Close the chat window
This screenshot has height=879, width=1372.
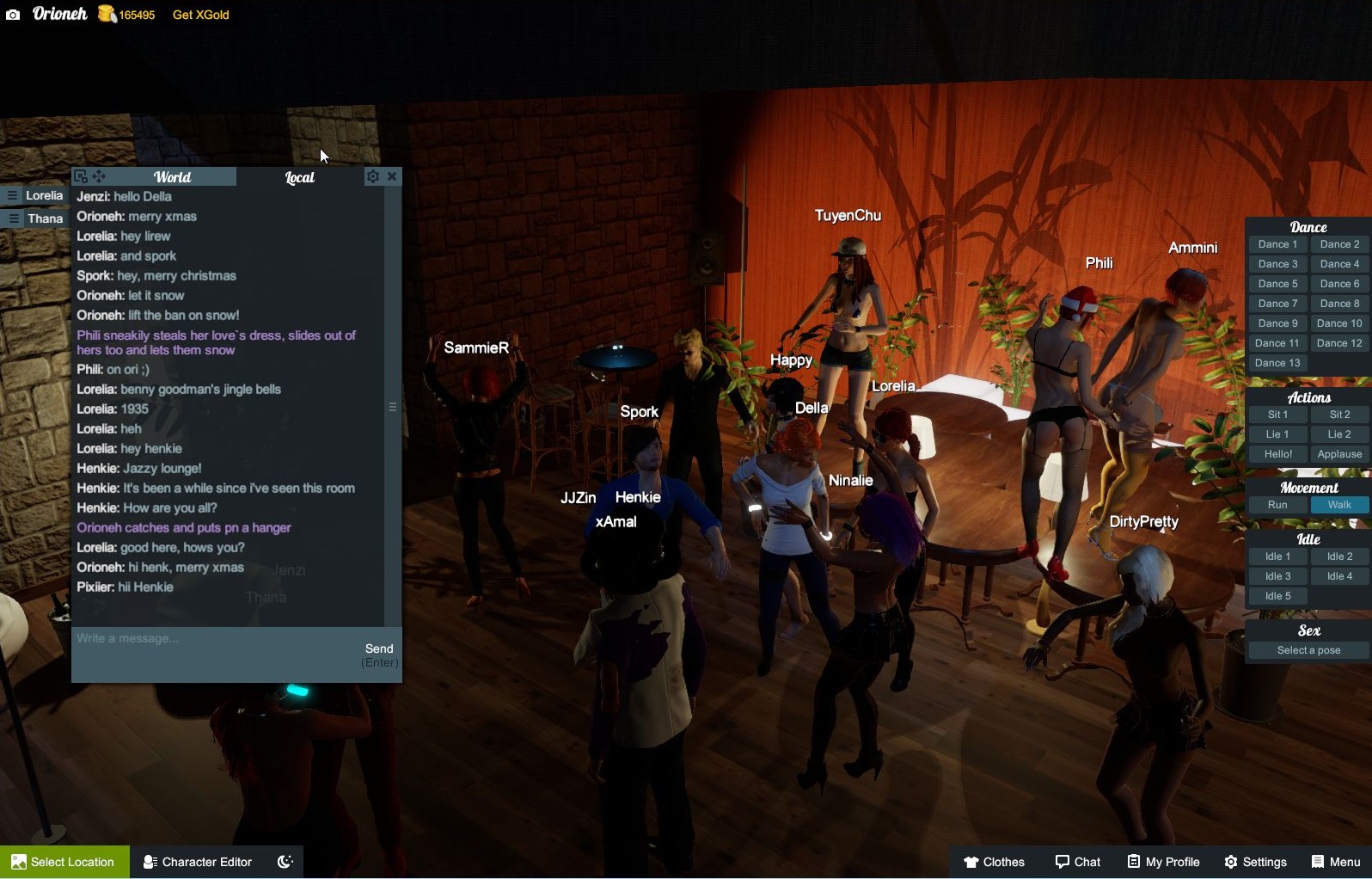click(x=392, y=176)
